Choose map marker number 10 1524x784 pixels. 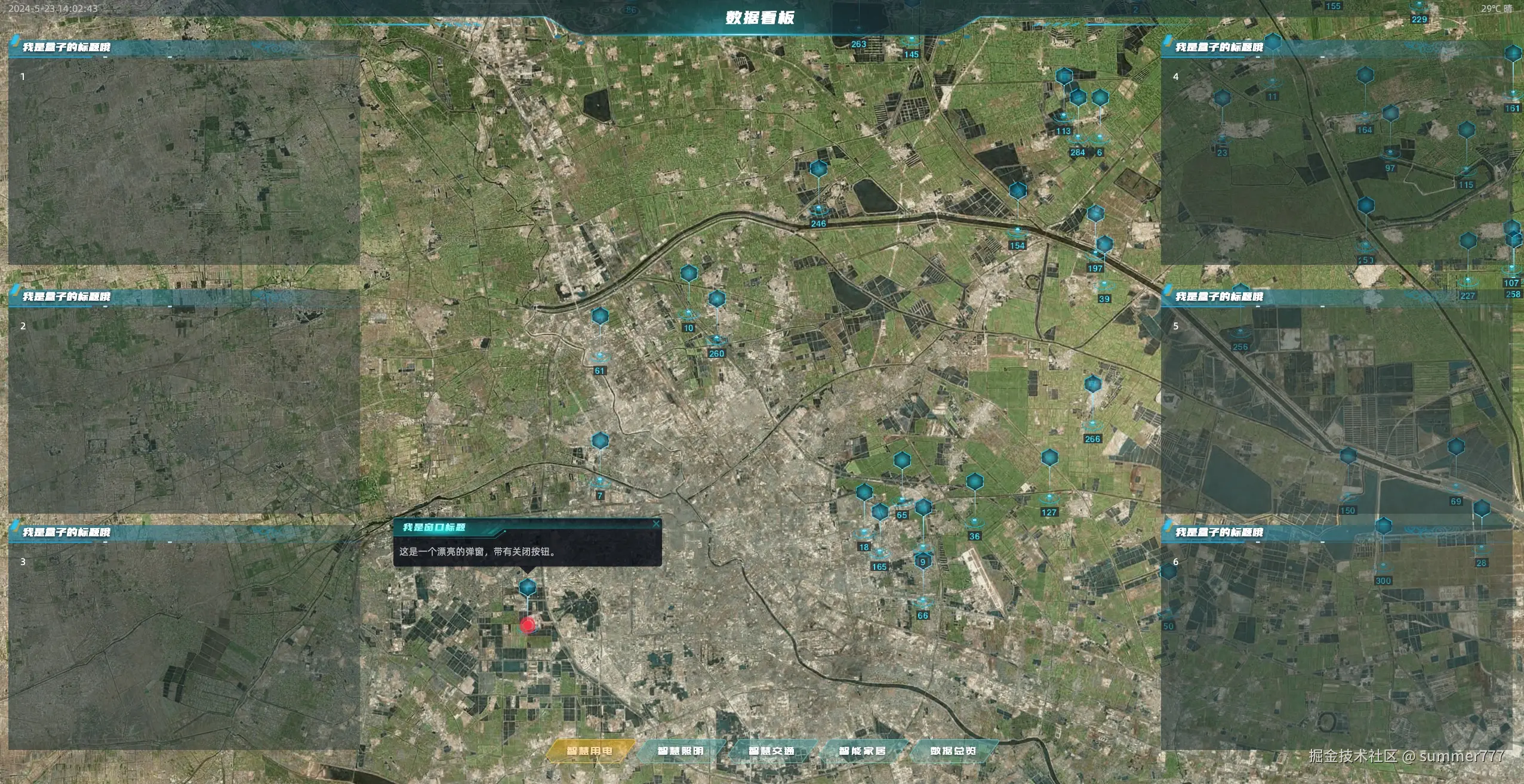689,274
